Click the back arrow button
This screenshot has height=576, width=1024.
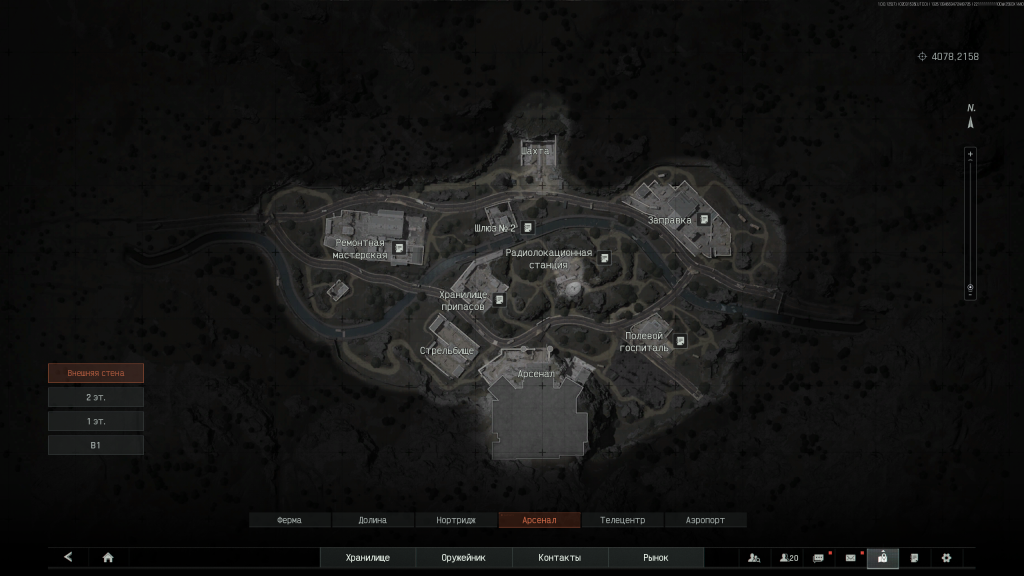(x=68, y=557)
